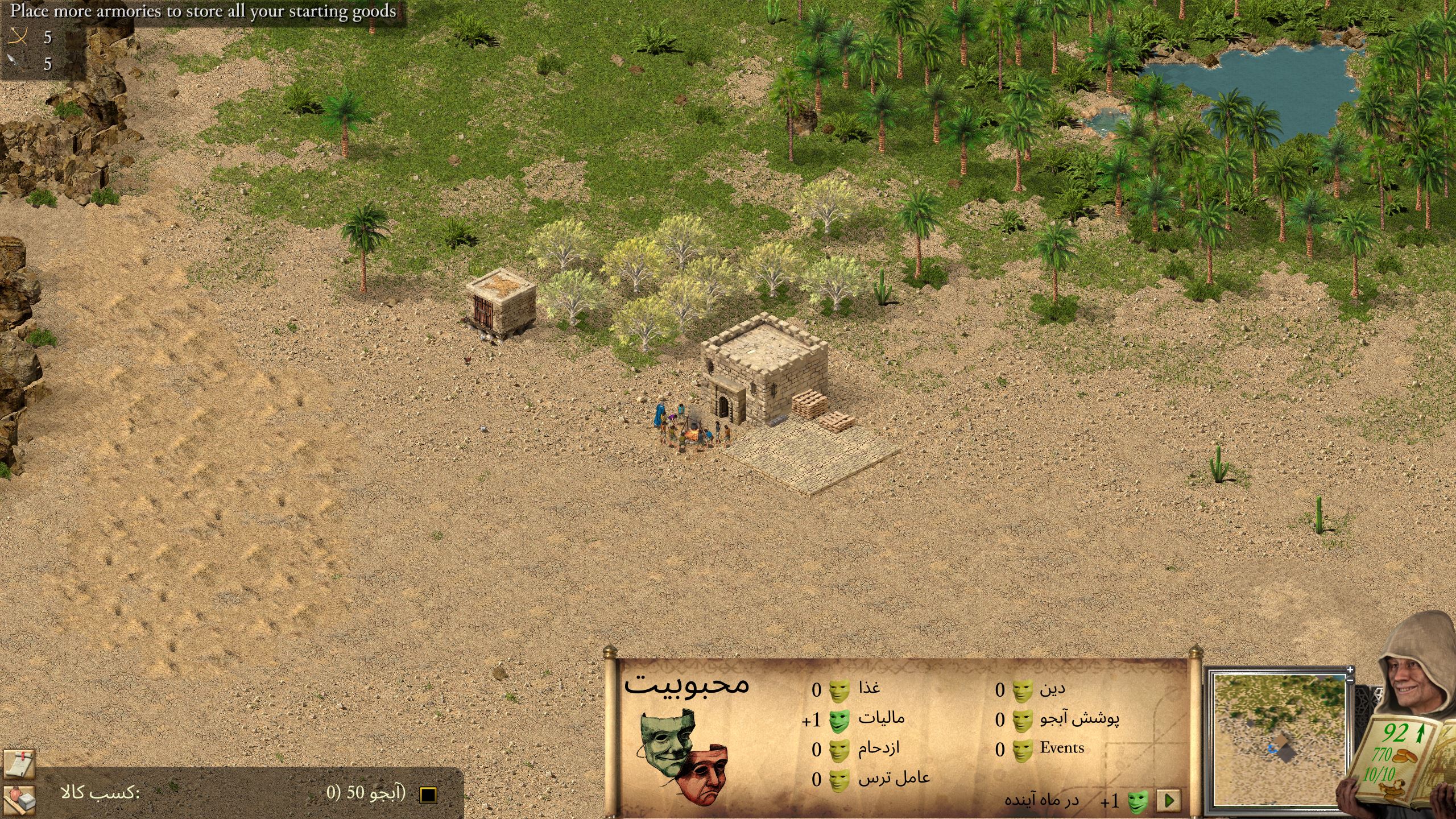
Task: Open the scroll-with-seal objectives button
Action: (19, 763)
